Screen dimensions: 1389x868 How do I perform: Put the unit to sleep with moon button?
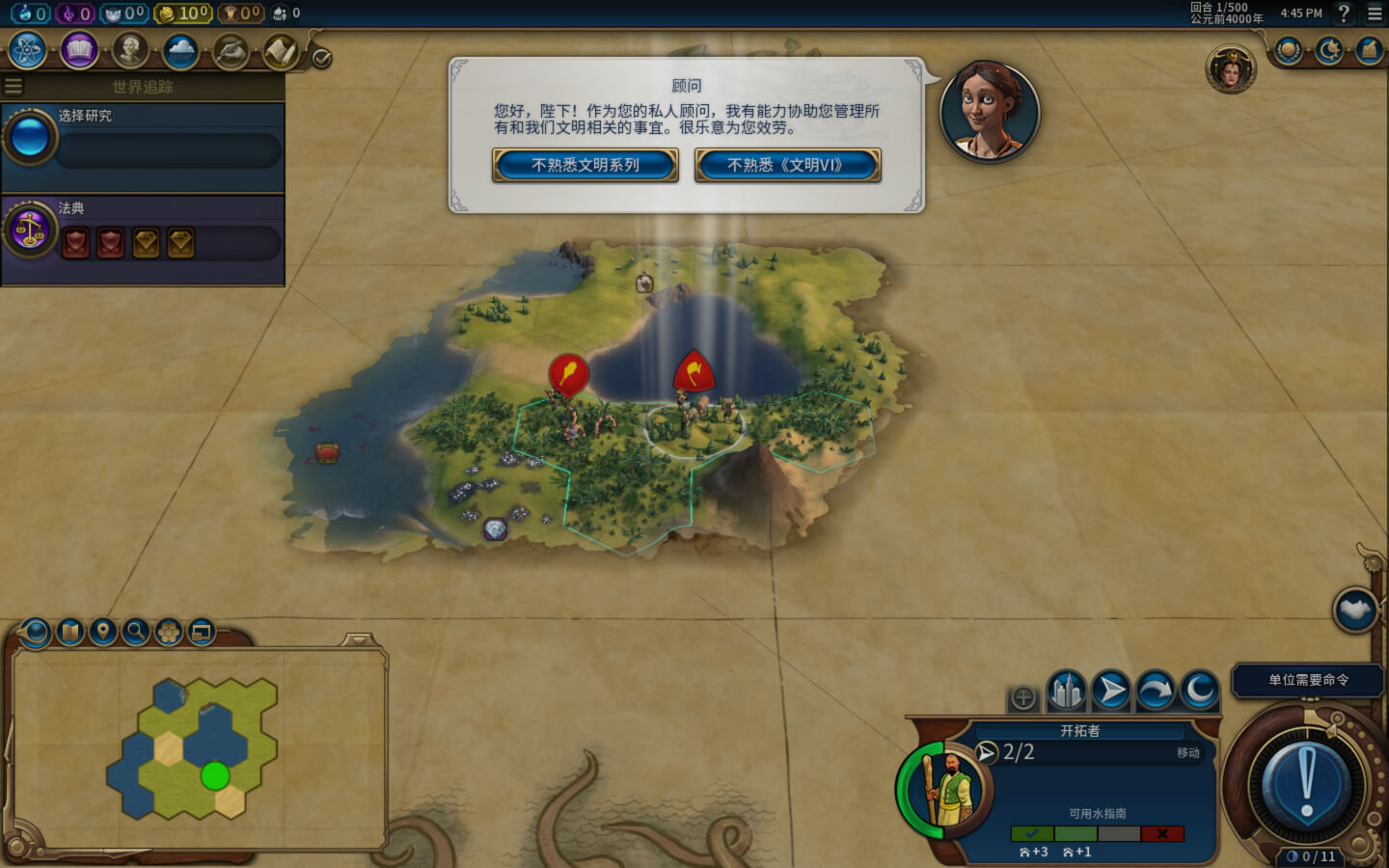pos(1200,691)
